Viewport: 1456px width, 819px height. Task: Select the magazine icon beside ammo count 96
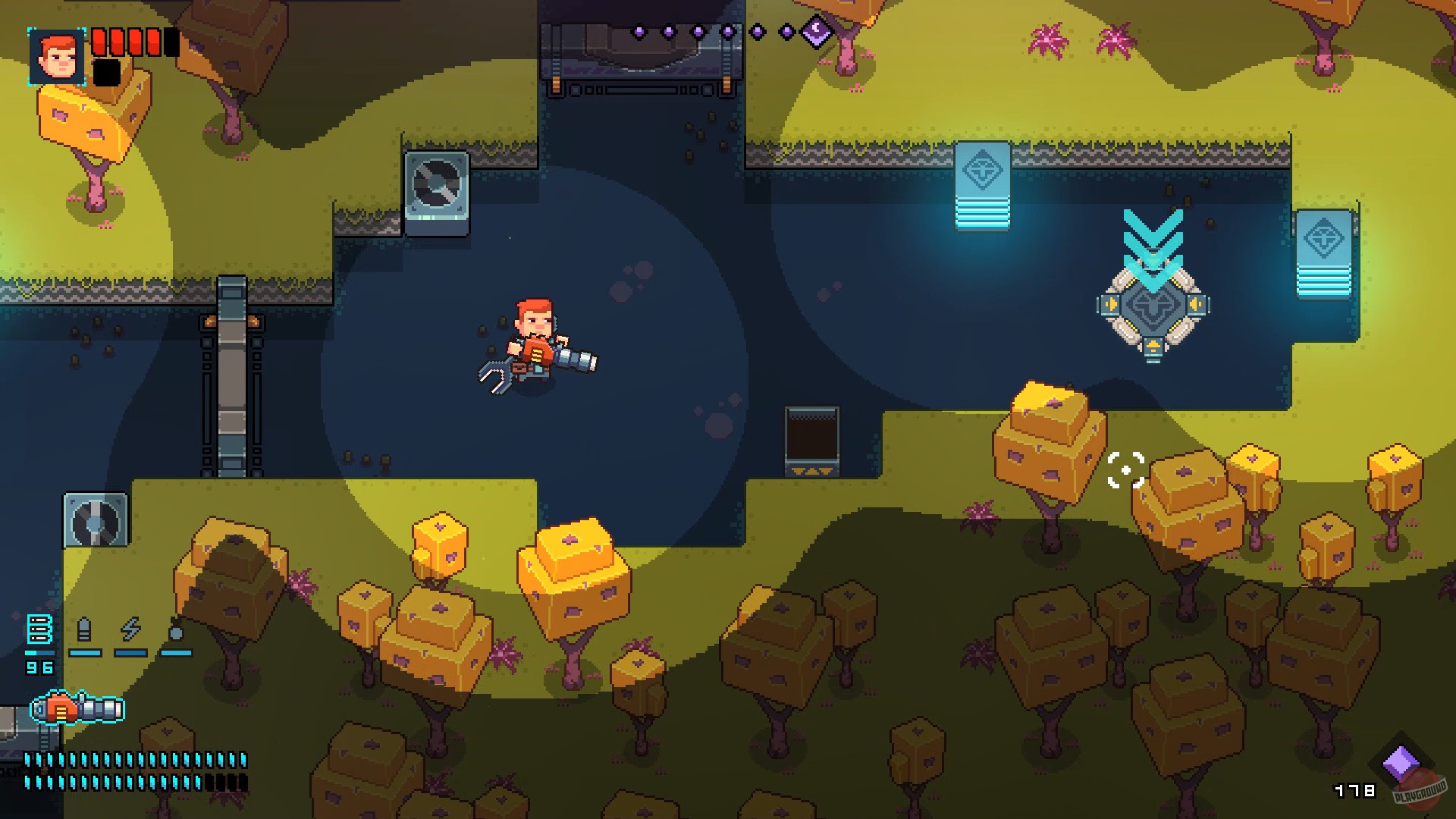(40, 627)
